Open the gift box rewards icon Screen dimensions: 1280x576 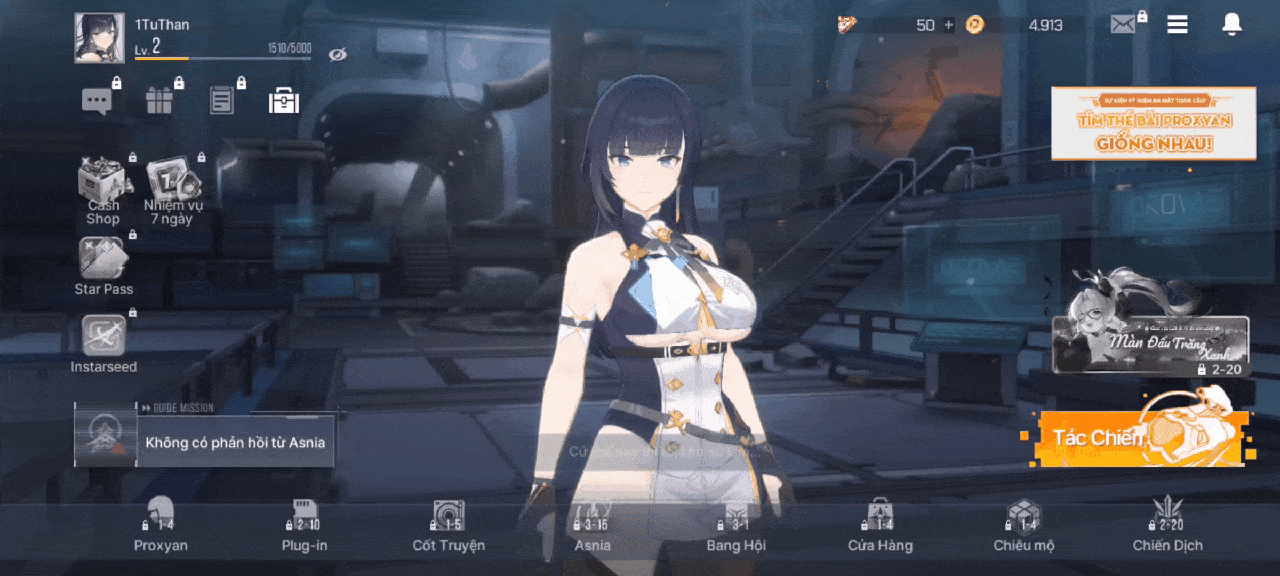tap(159, 101)
